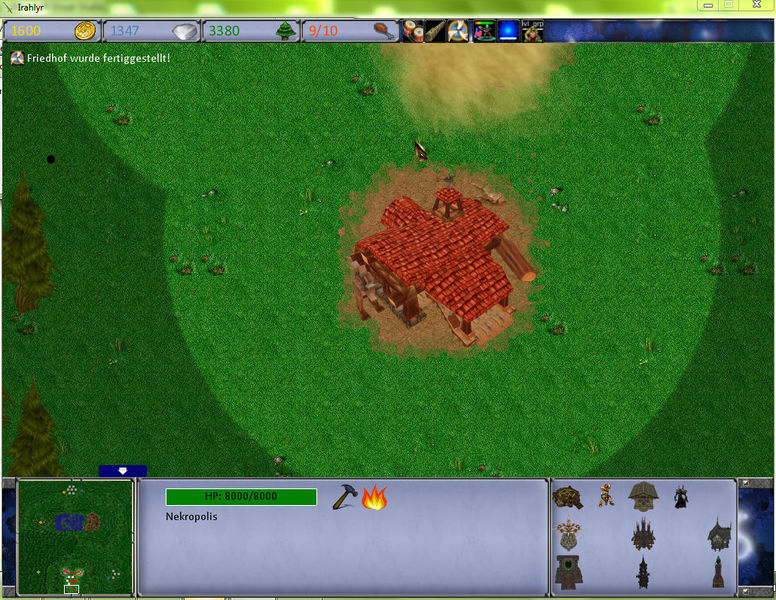The height and width of the screenshot is (600, 776).
Task: Choose the slim black tower building icon
Action: (x=642, y=573)
